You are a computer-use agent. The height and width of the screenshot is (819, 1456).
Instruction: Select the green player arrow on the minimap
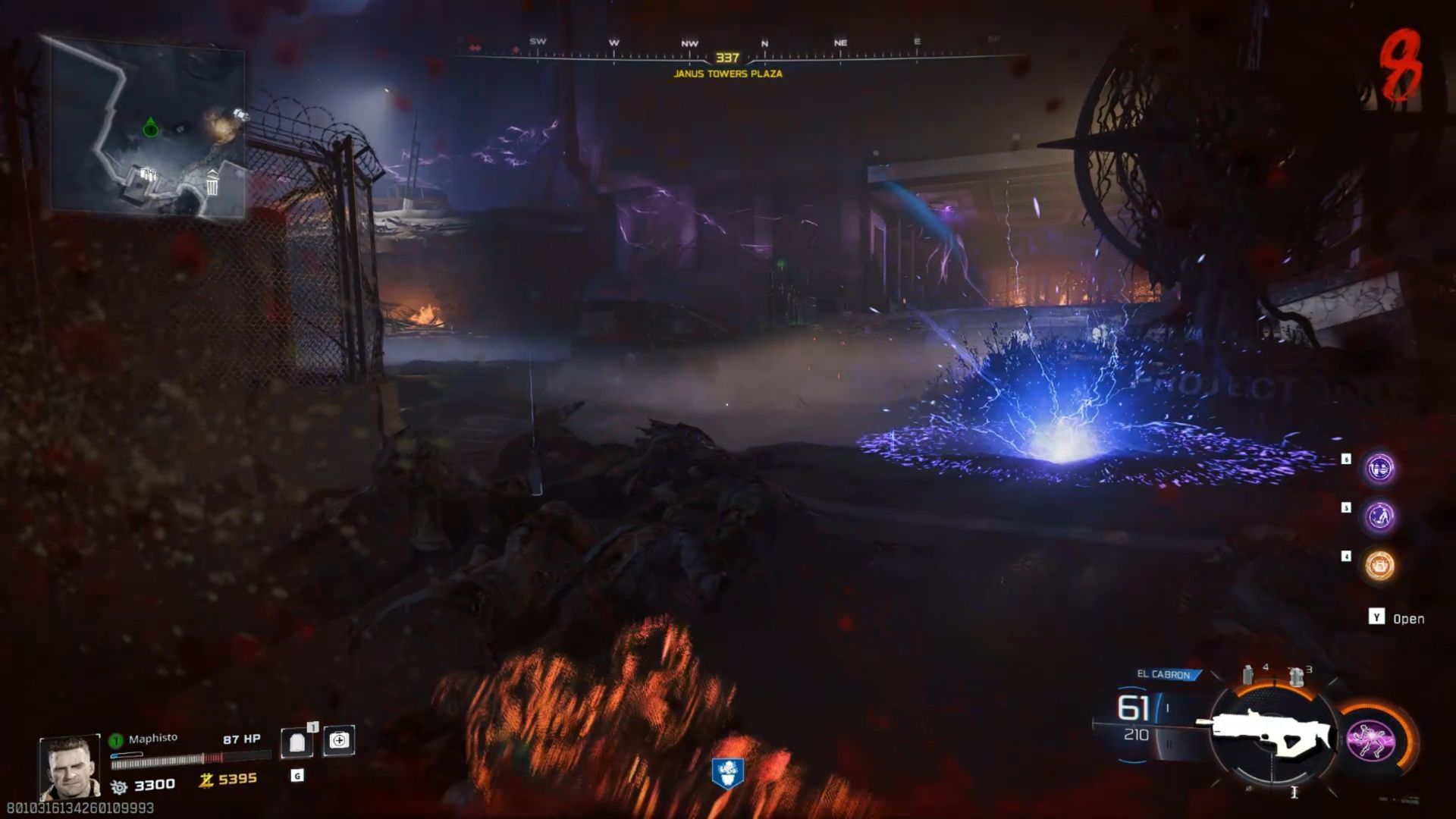click(149, 126)
